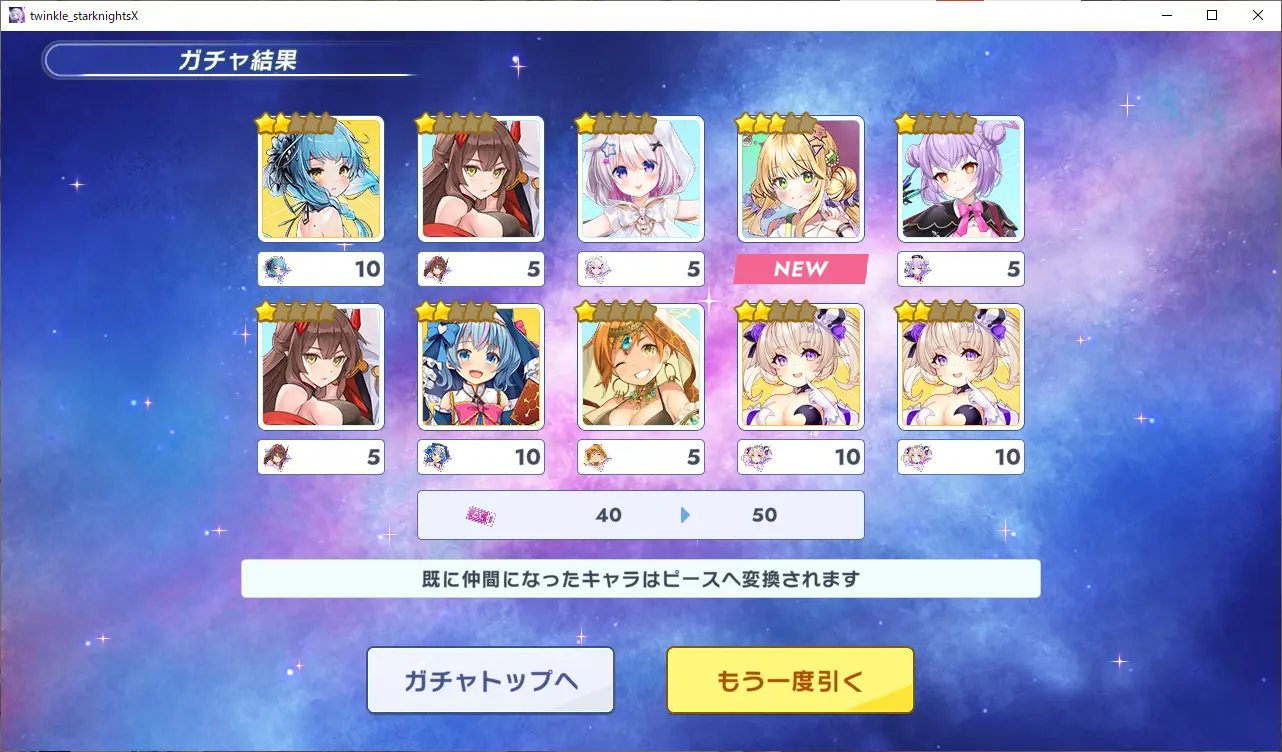1282x752 pixels.
Task: Choose the winking orange-haired girl card
Action: (641, 367)
